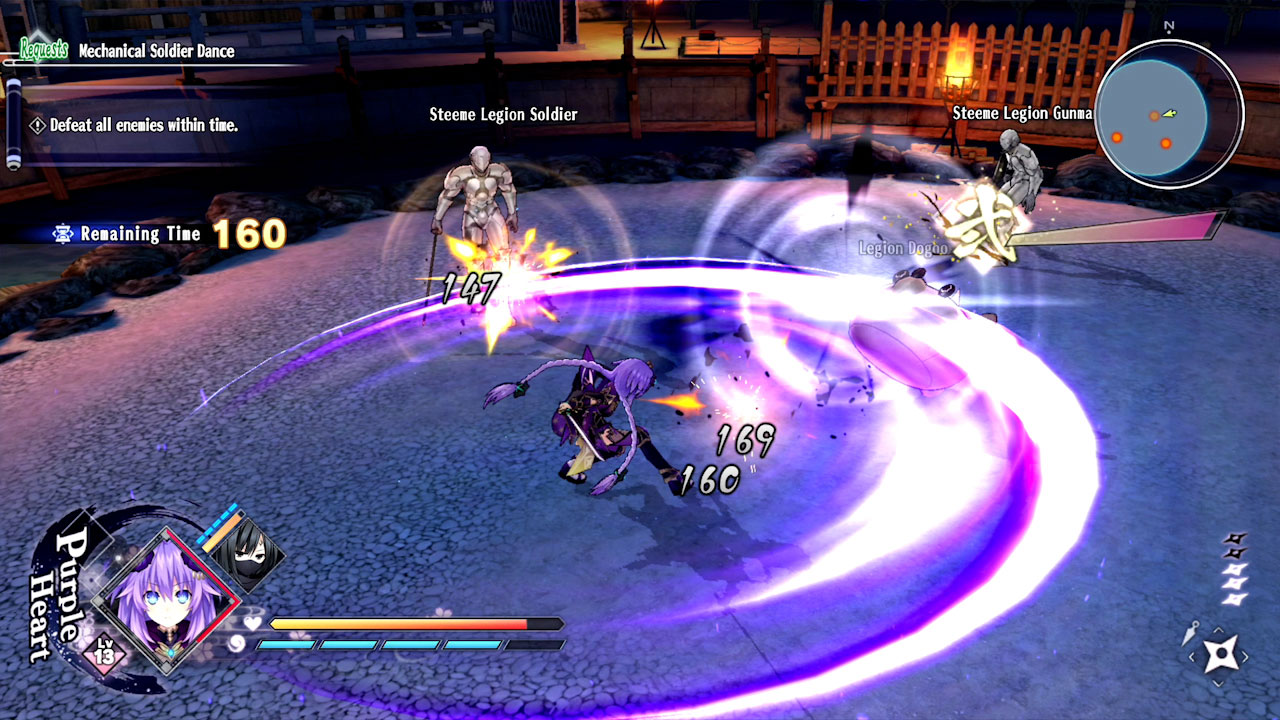The image size is (1280, 720).
Task: Click the Lv 13 level badge
Action: [104, 653]
